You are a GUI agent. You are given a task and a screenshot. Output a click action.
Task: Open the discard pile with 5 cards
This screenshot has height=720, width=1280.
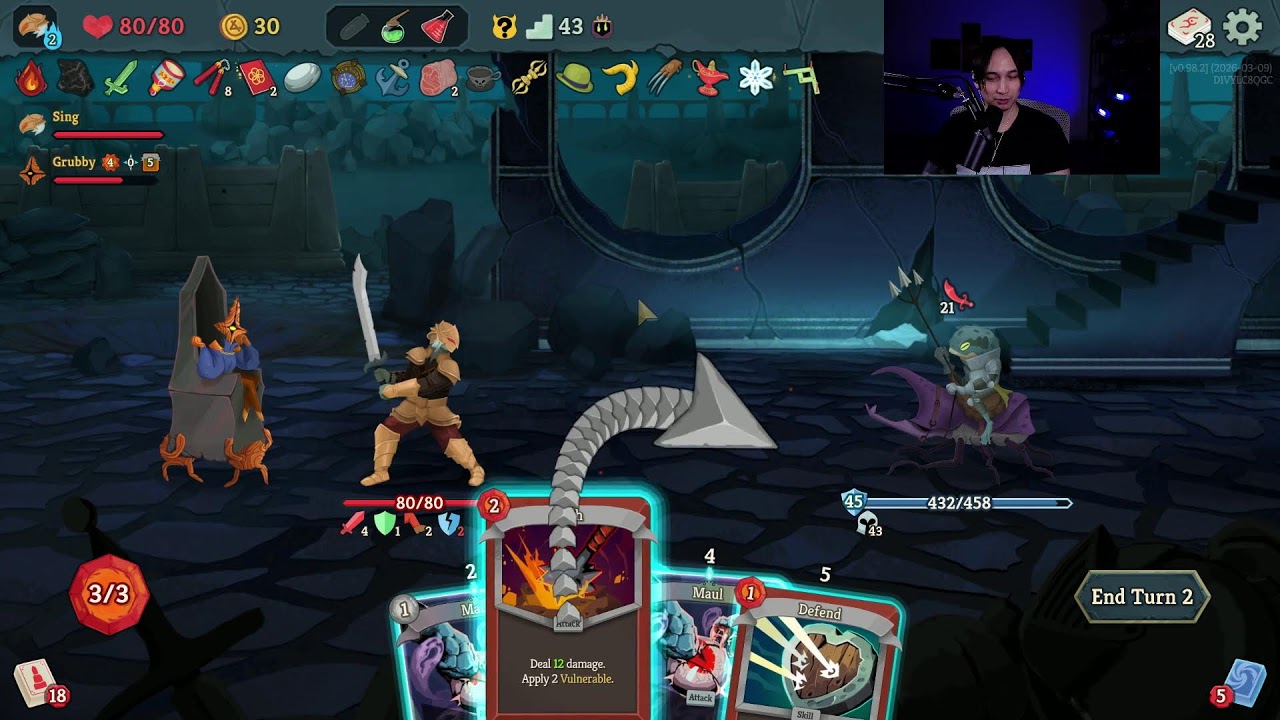[1243, 683]
